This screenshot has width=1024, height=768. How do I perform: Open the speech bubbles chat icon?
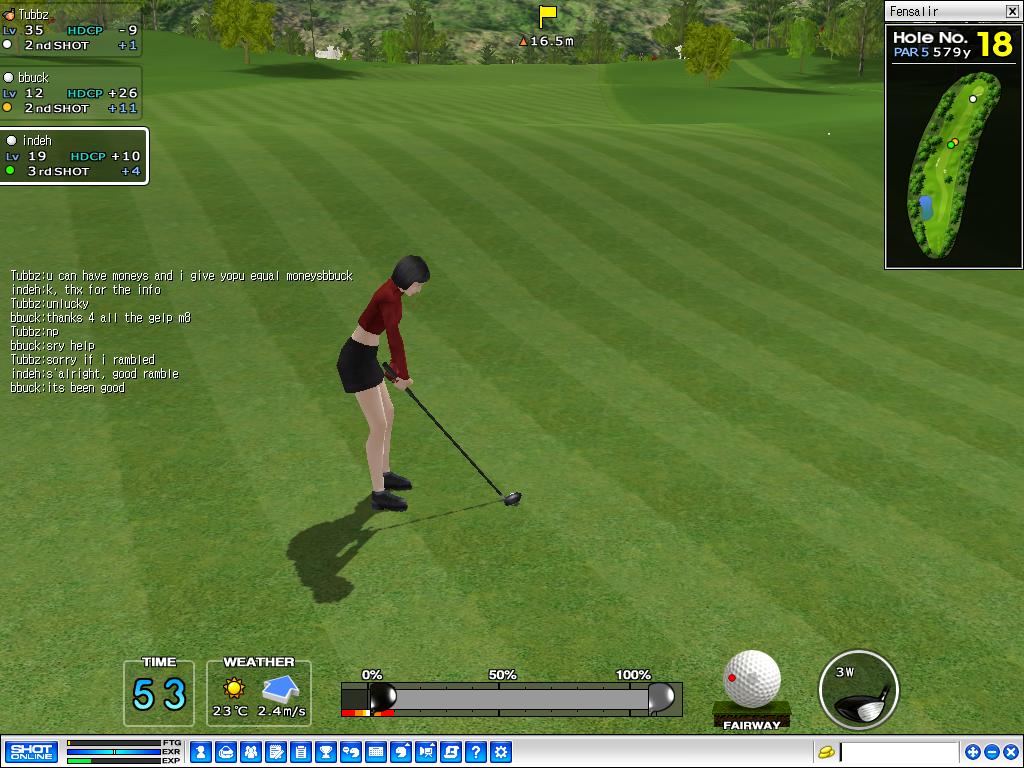click(351, 752)
